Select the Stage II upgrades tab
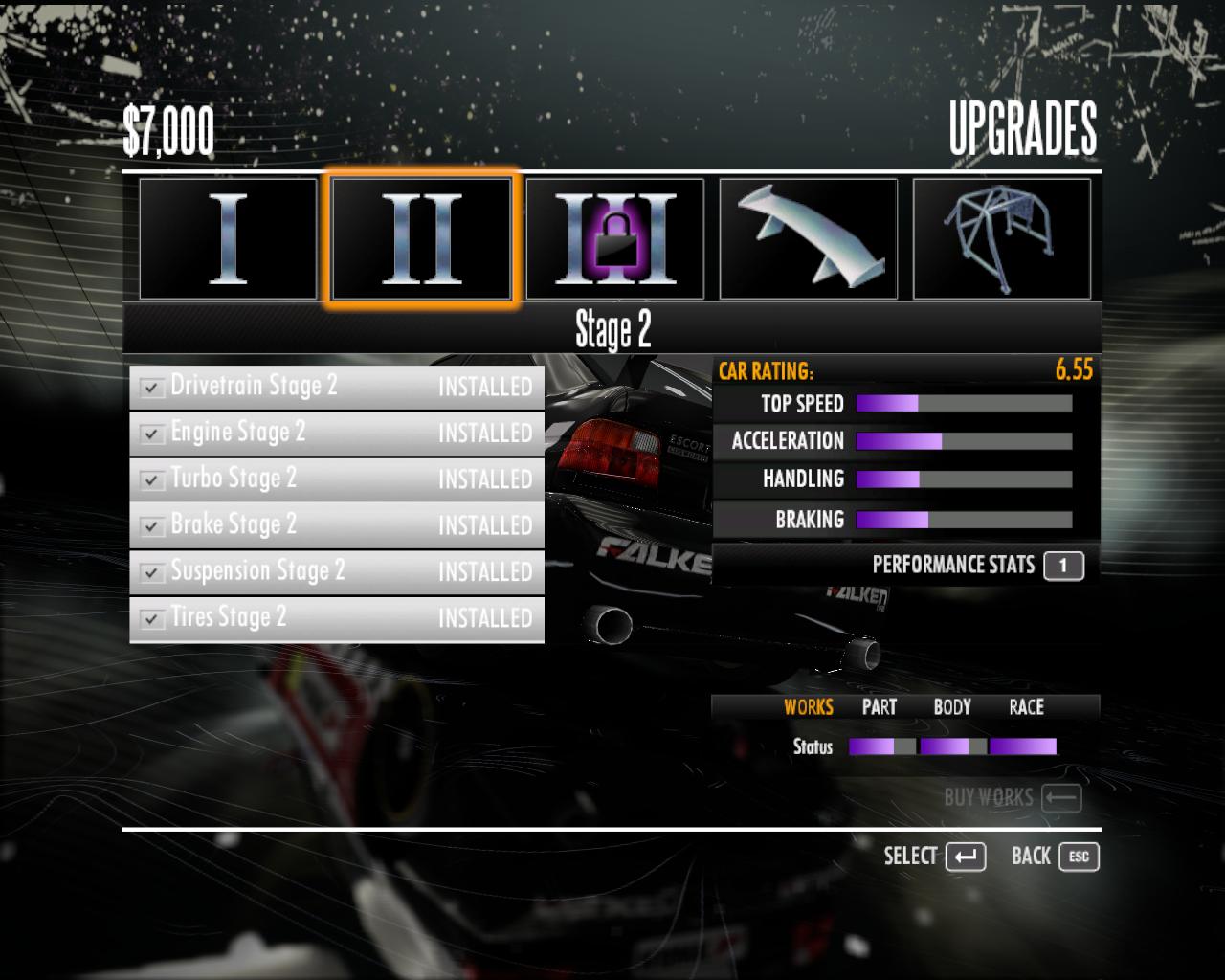The width and height of the screenshot is (1225, 980). tap(421, 238)
